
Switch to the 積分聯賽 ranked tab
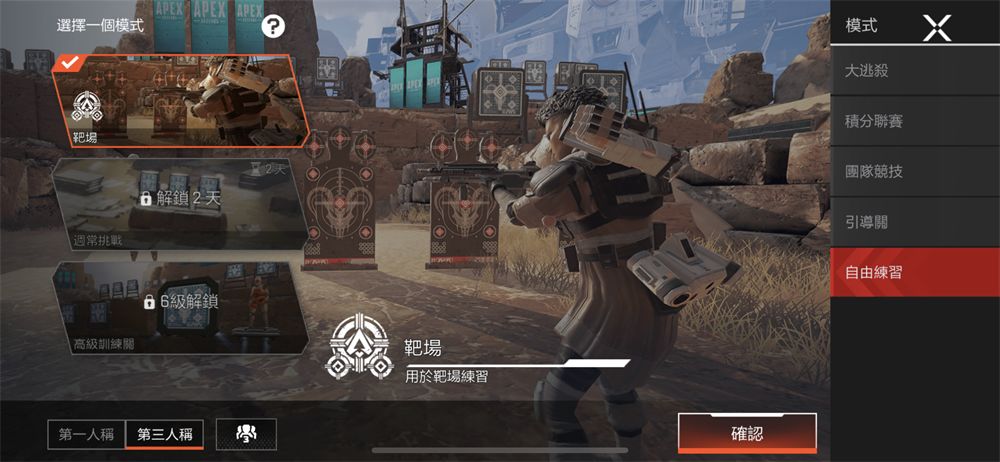tap(915, 121)
